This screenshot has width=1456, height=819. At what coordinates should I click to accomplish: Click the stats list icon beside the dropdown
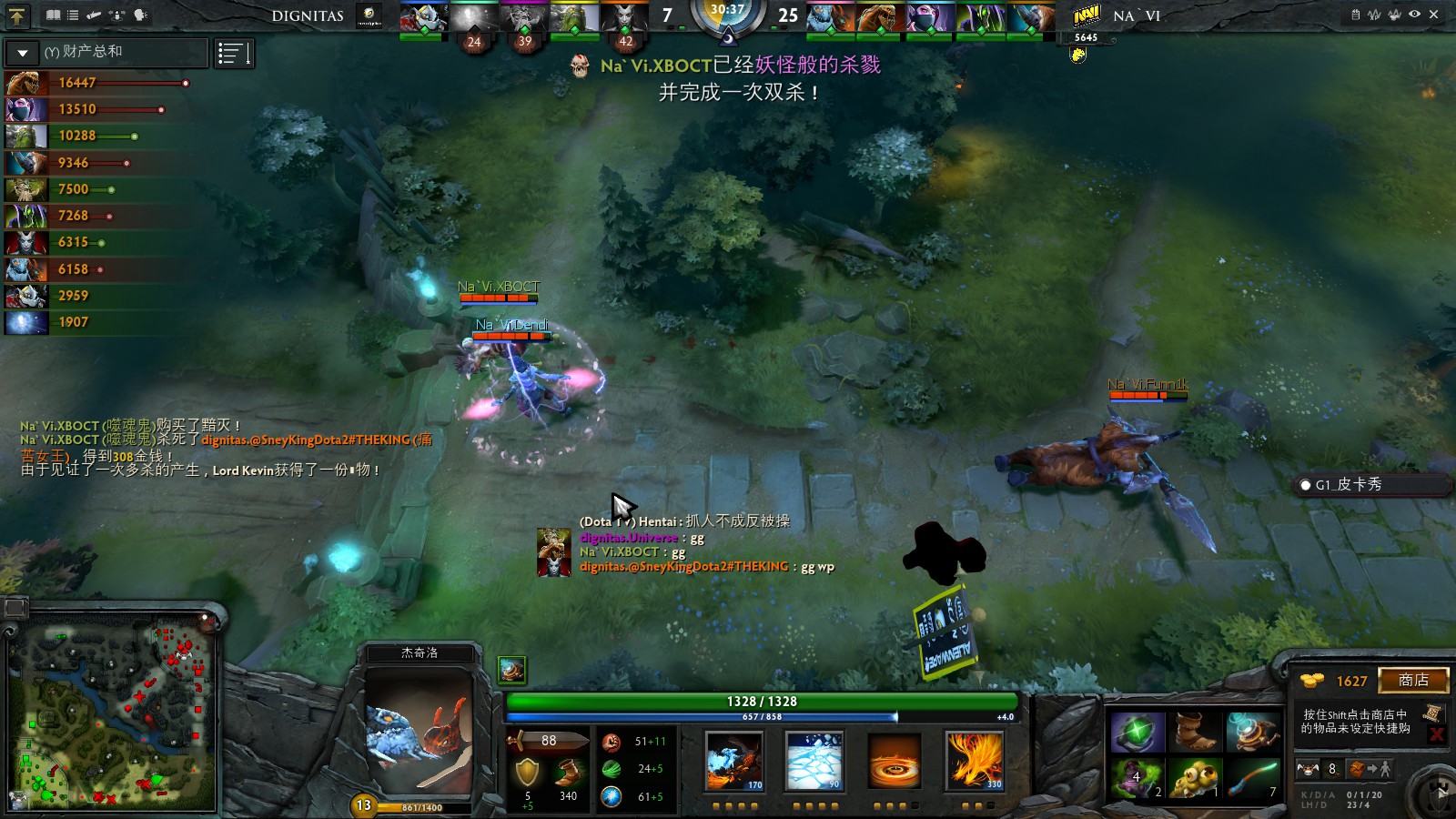coord(234,53)
